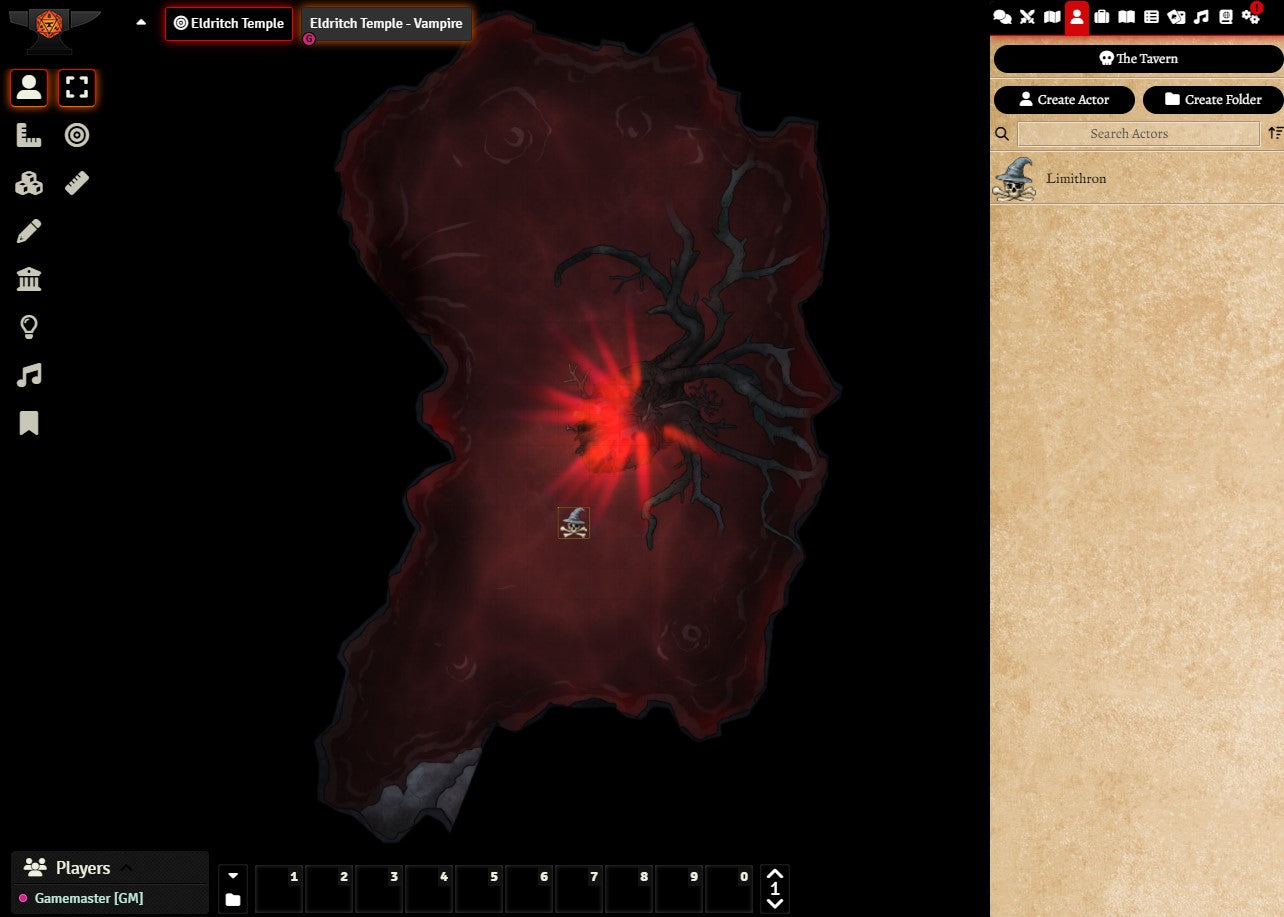Open the drawing pencil tools
This screenshot has width=1284, height=917.
(29, 232)
